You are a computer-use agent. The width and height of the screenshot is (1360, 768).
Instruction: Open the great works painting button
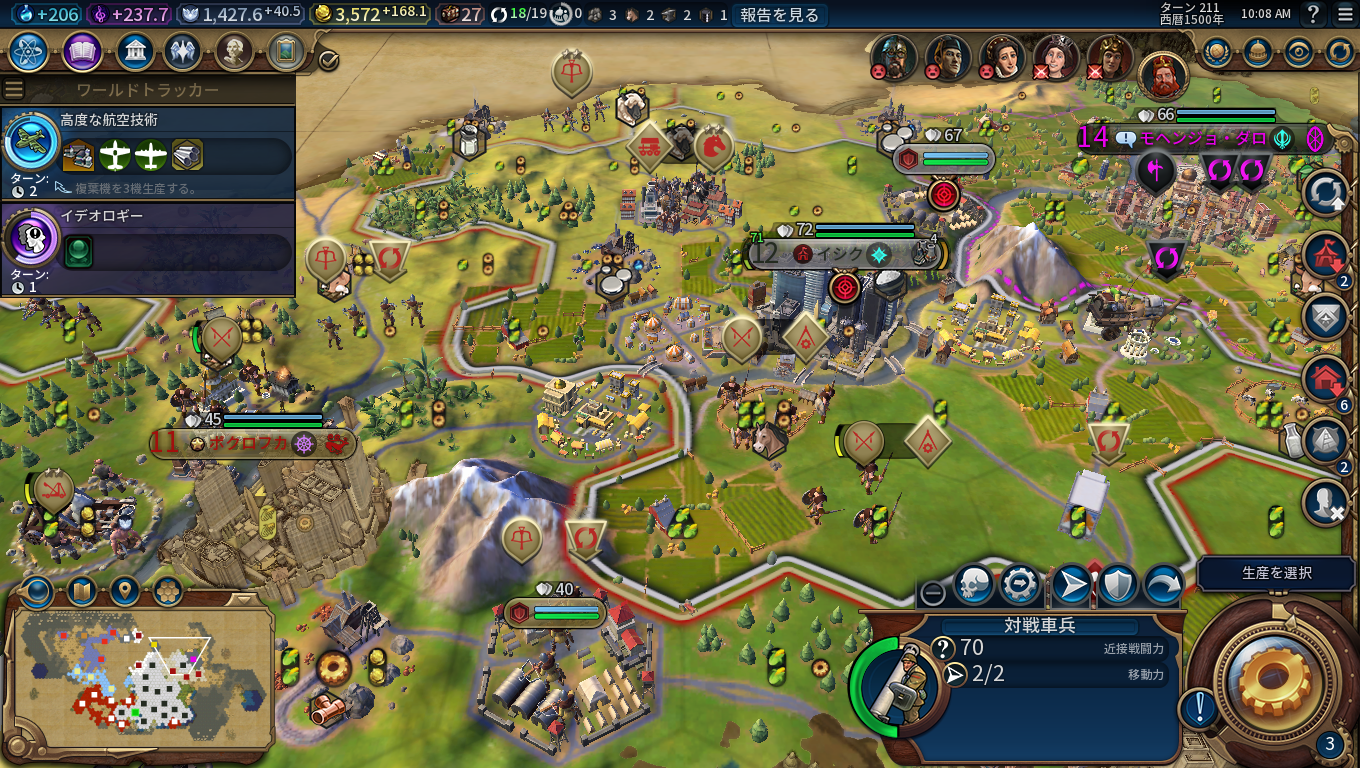(x=286, y=51)
